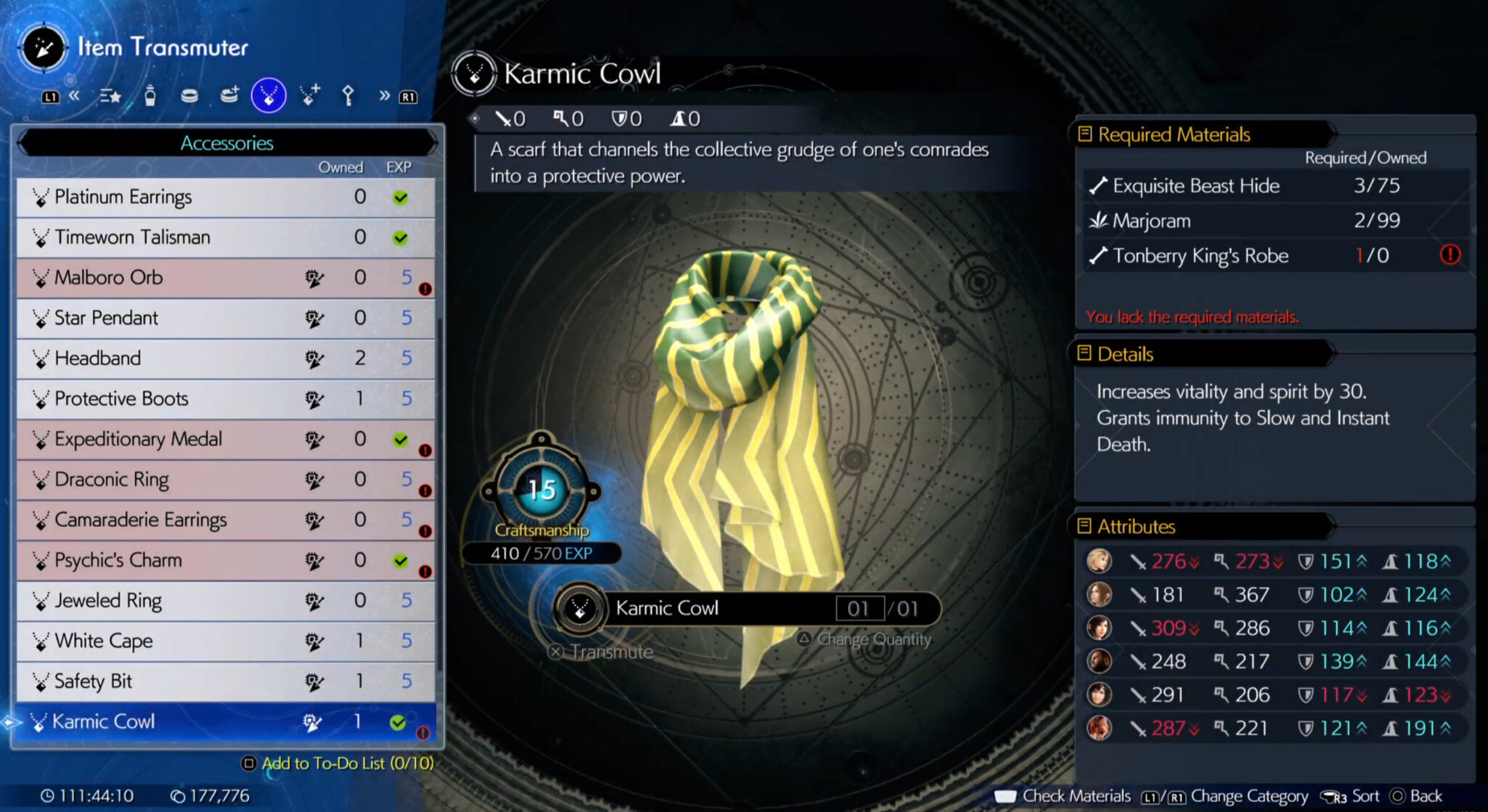This screenshot has height=812, width=1488.
Task: Switch to the key-shaped category tab
Action: pos(348,95)
